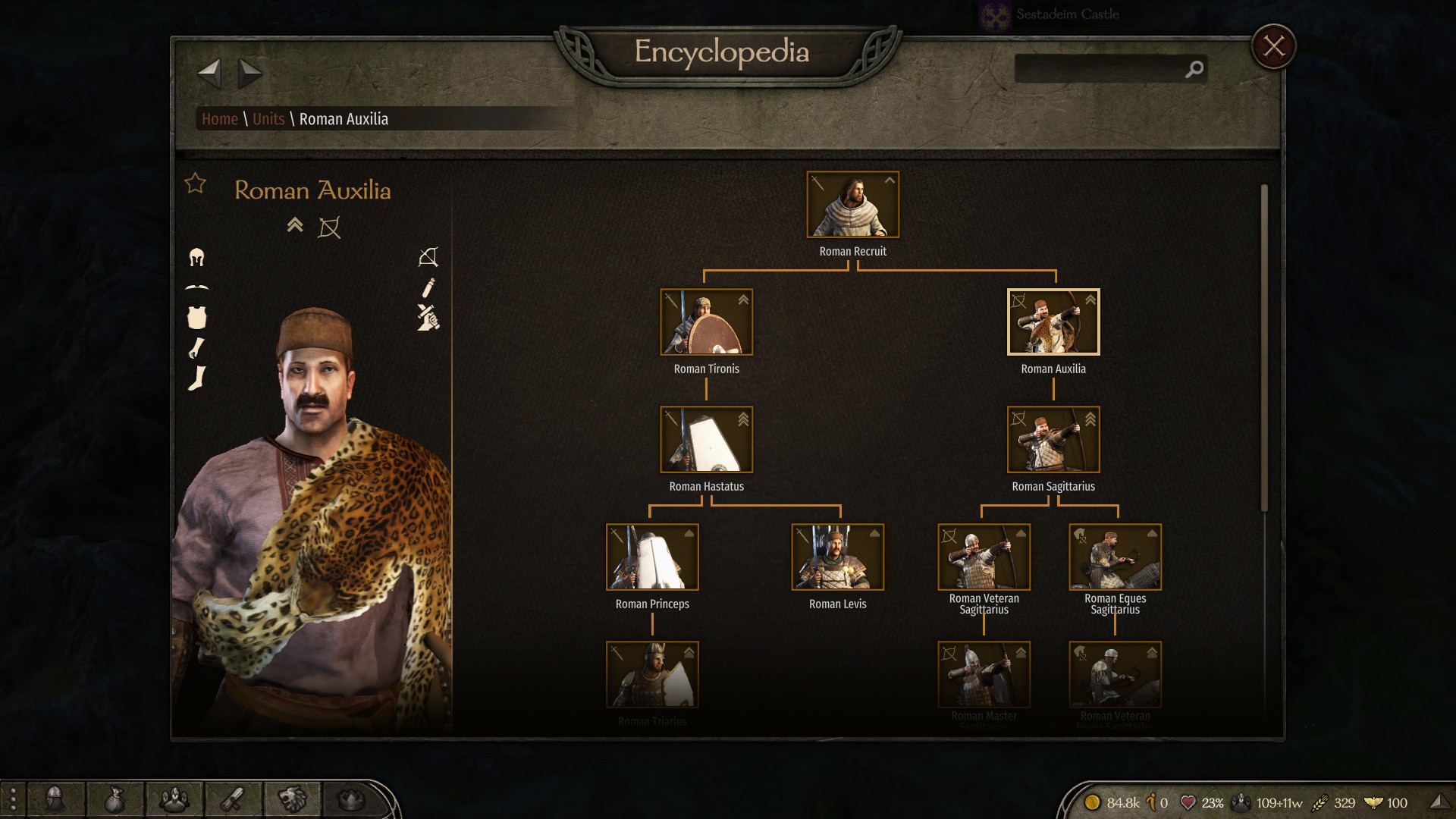Choose the Roman Levis unit
1456x819 pixels.
click(x=837, y=557)
